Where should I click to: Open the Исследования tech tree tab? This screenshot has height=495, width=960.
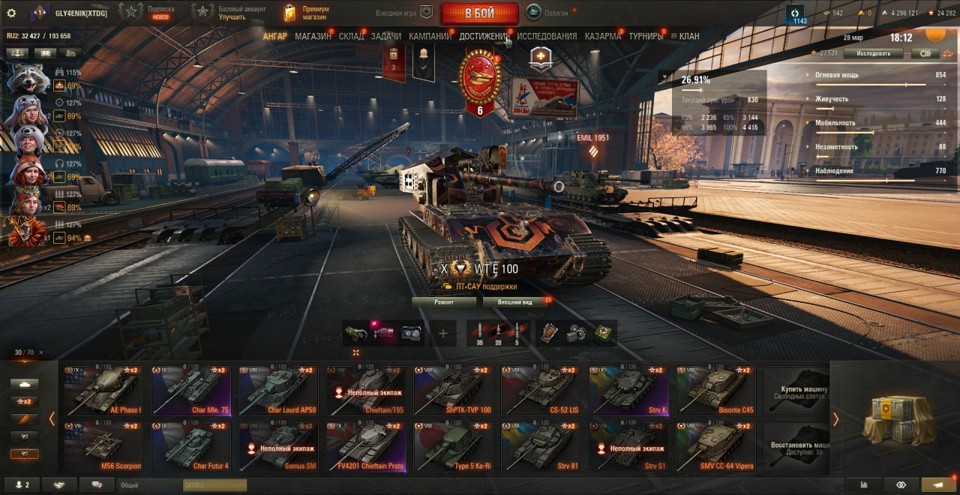547,36
